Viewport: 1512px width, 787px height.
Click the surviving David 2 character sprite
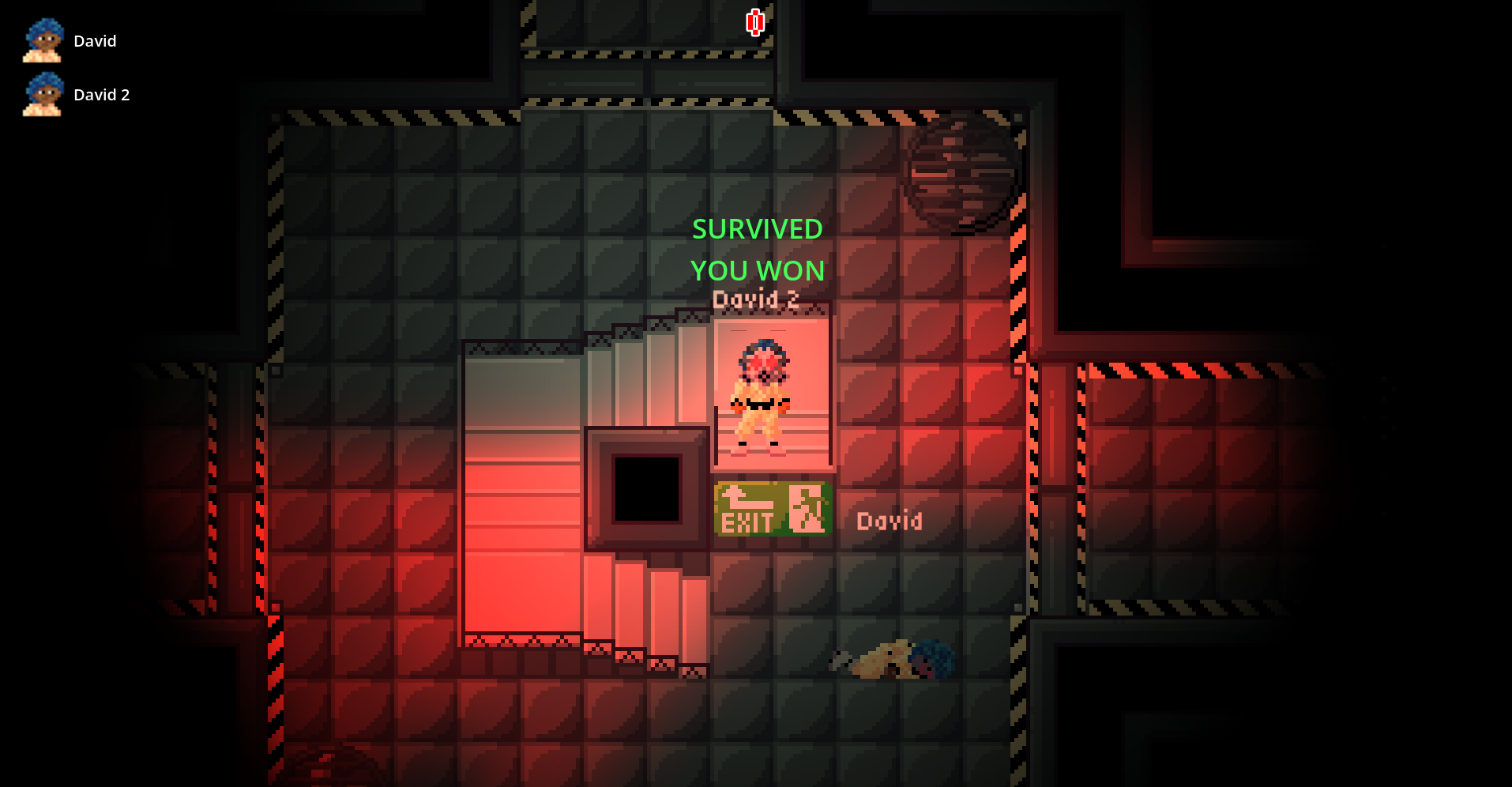click(762, 395)
